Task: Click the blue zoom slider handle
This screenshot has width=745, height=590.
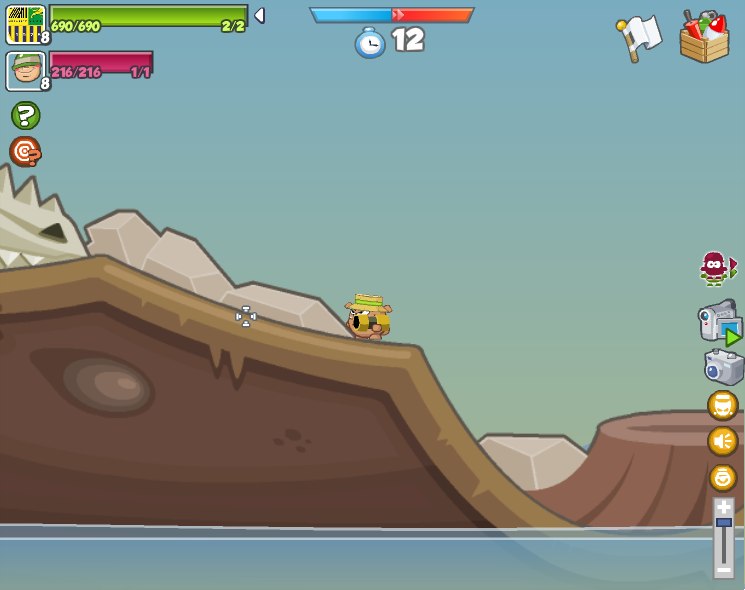Action: (723, 523)
